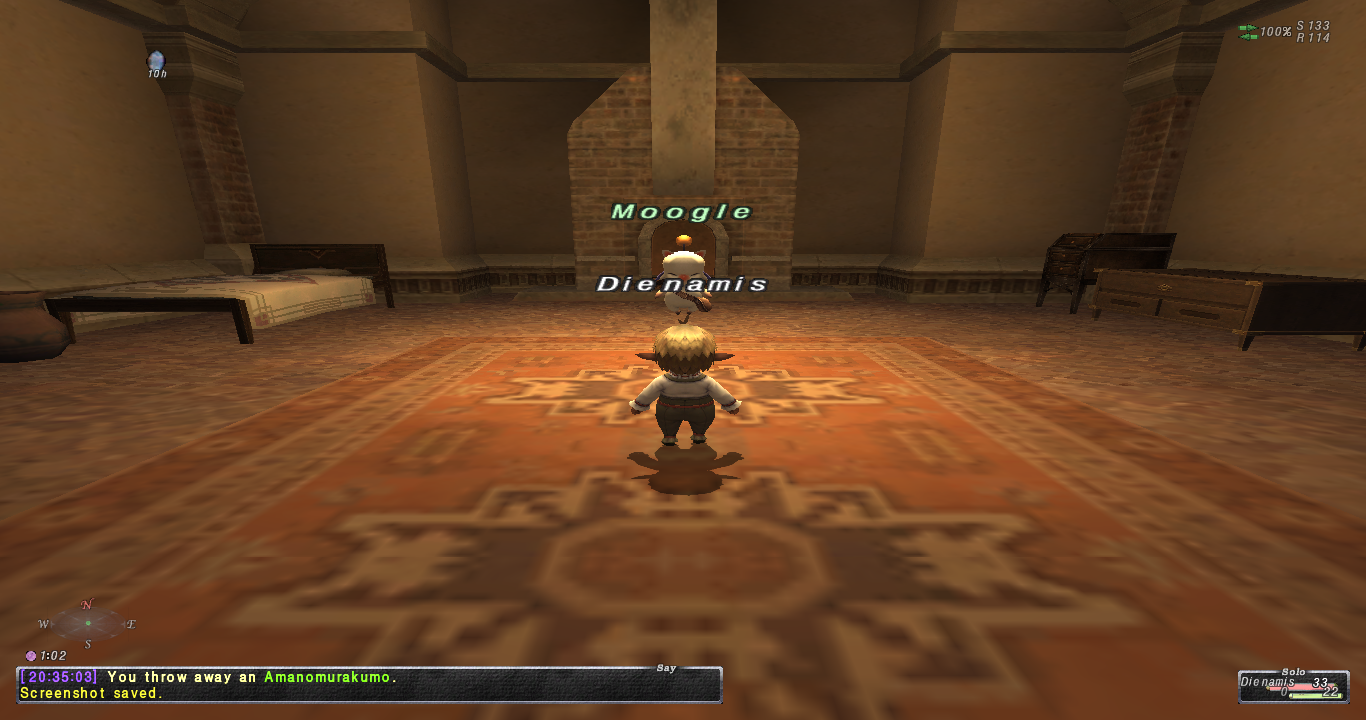Click the Say chat mode label
The image size is (1366, 720).
[x=667, y=667]
